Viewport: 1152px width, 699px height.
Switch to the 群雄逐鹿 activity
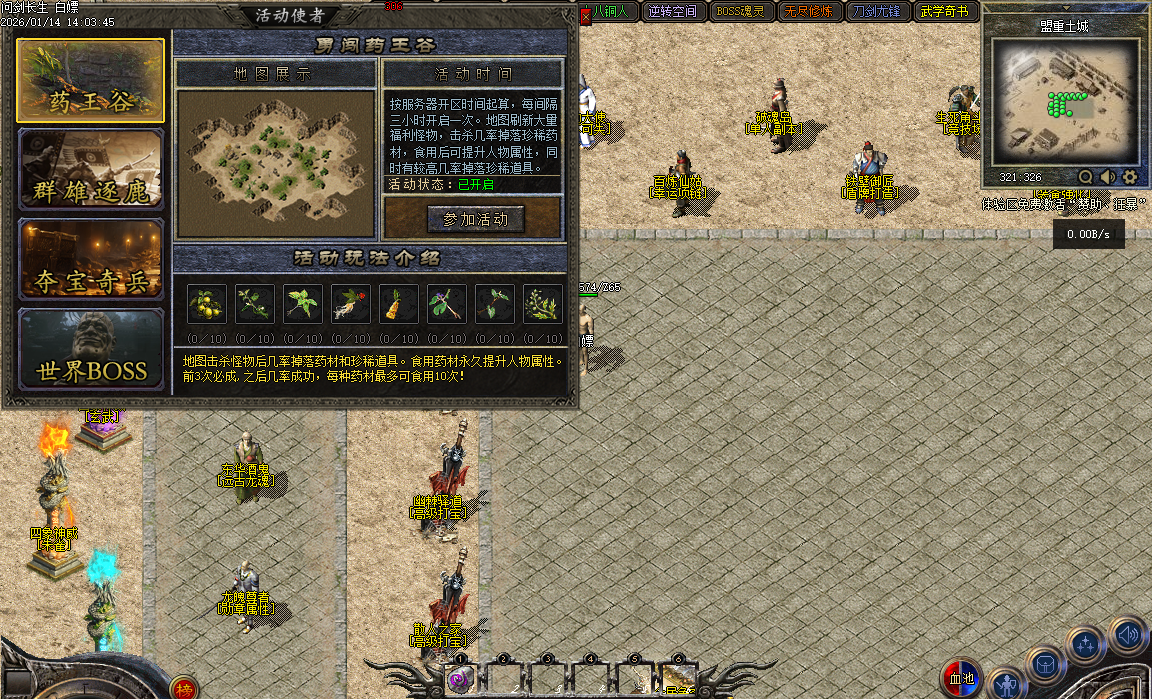(90, 170)
